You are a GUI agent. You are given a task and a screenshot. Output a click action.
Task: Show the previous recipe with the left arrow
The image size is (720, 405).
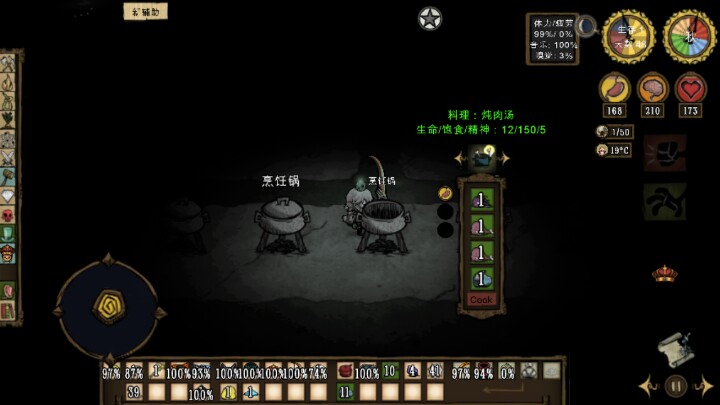tap(459, 158)
